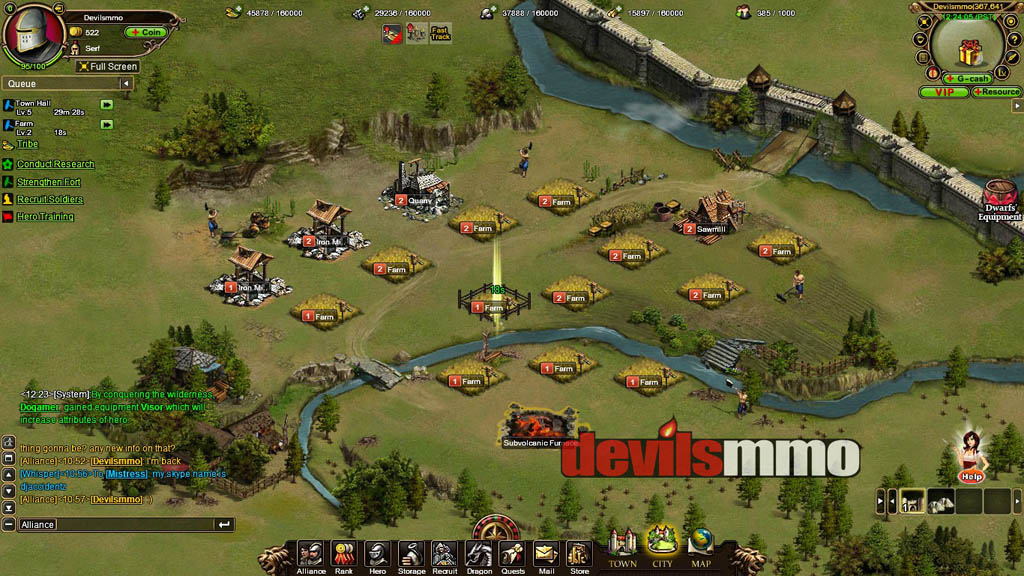Follow the Recruit Soldiers link
The image size is (1024, 576).
50,200
